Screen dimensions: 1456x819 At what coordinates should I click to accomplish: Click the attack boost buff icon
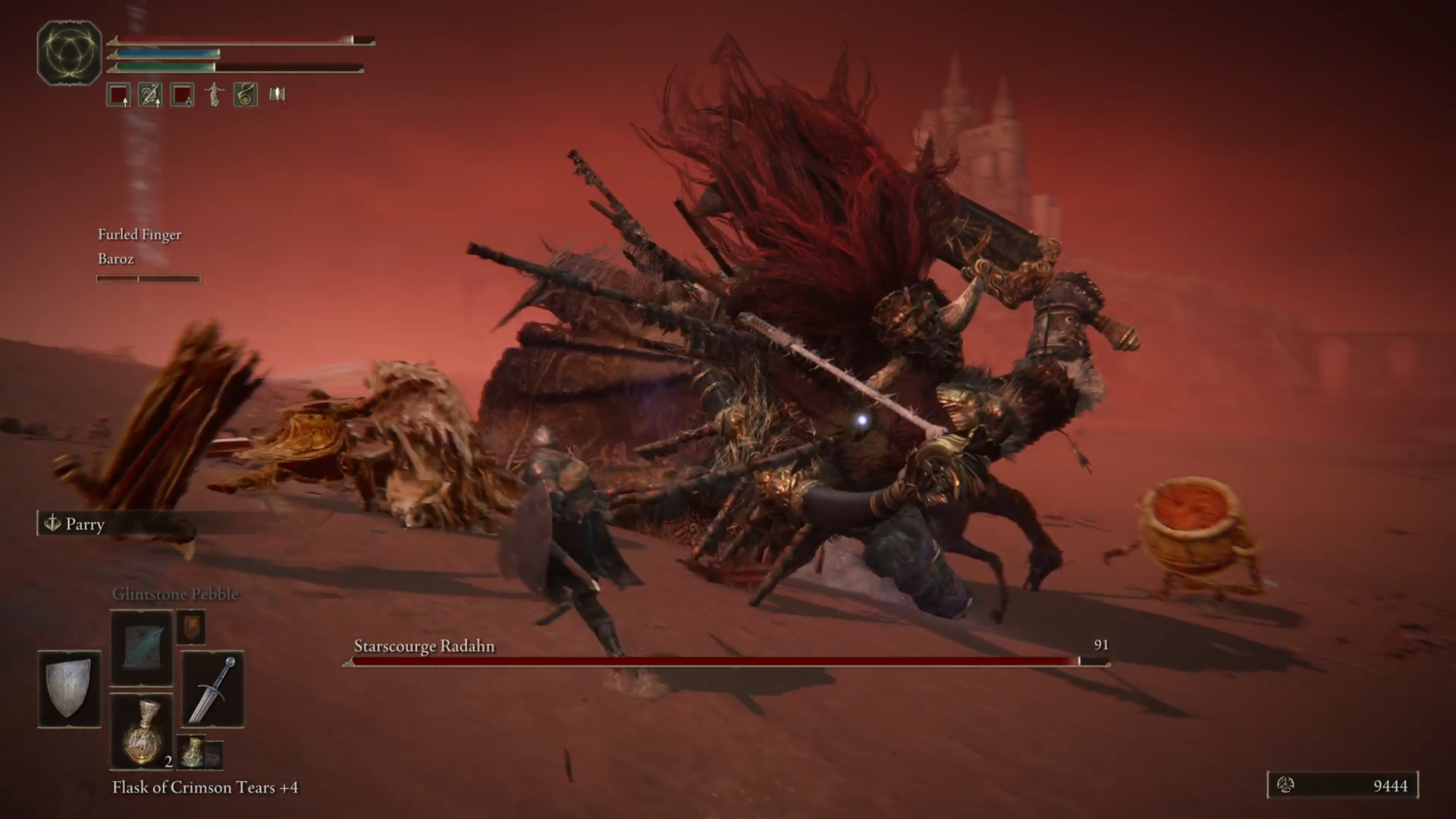pyautogui.click(x=118, y=95)
